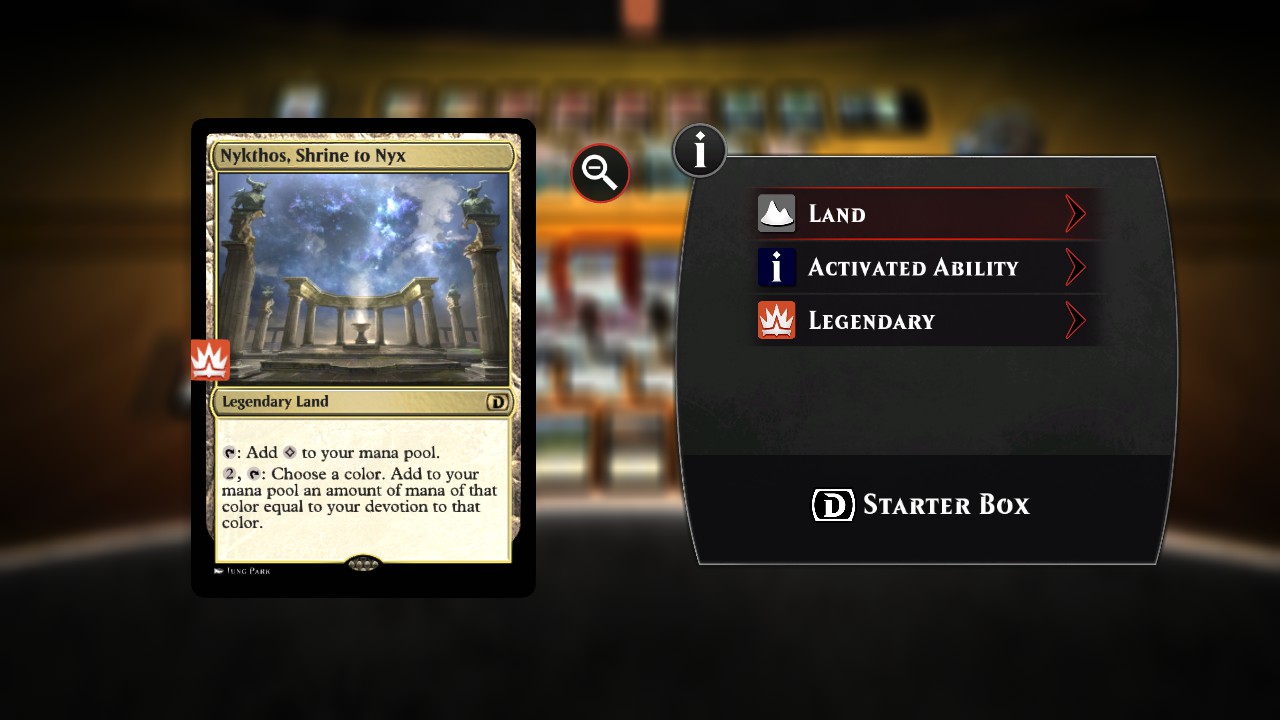1280x720 pixels.
Task: Select the Nykthos, Shrine to Nyx card
Action: (x=363, y=357)
